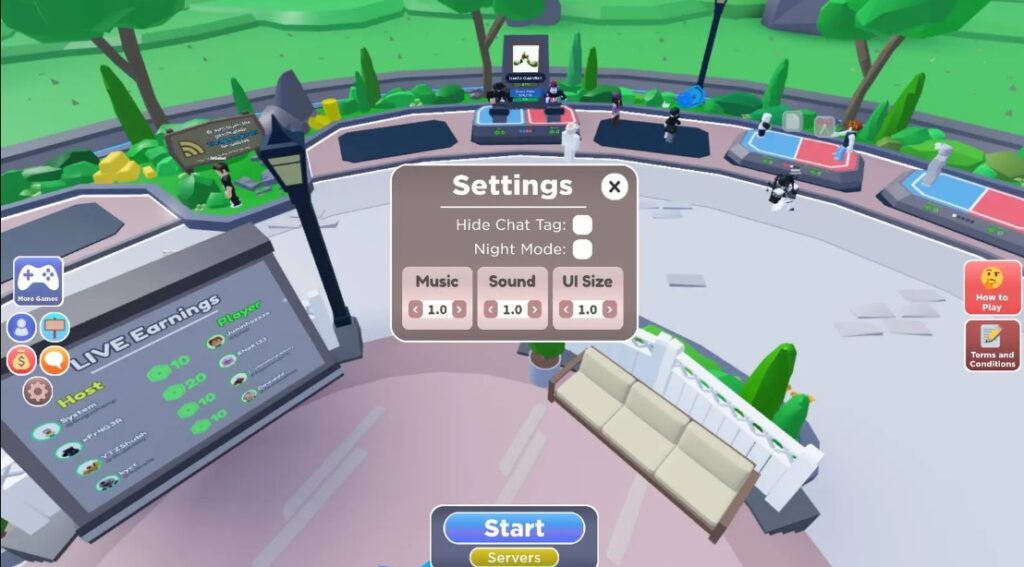Image resolution: width=1024 pixels, height=567 pixels.
Task: Raise the Sound volume value
Action: [534, 310]
